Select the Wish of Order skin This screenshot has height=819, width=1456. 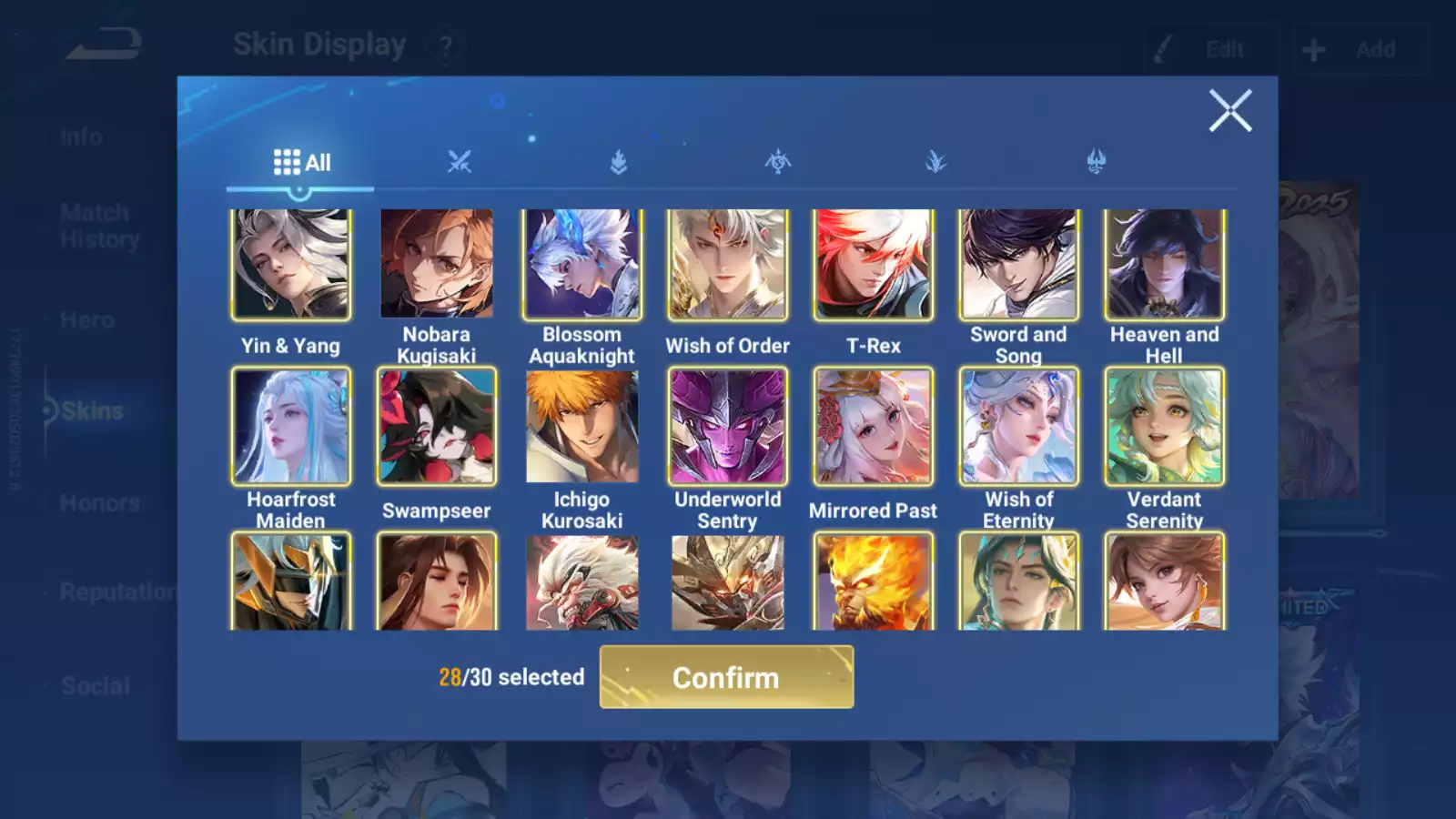point(728,265)
